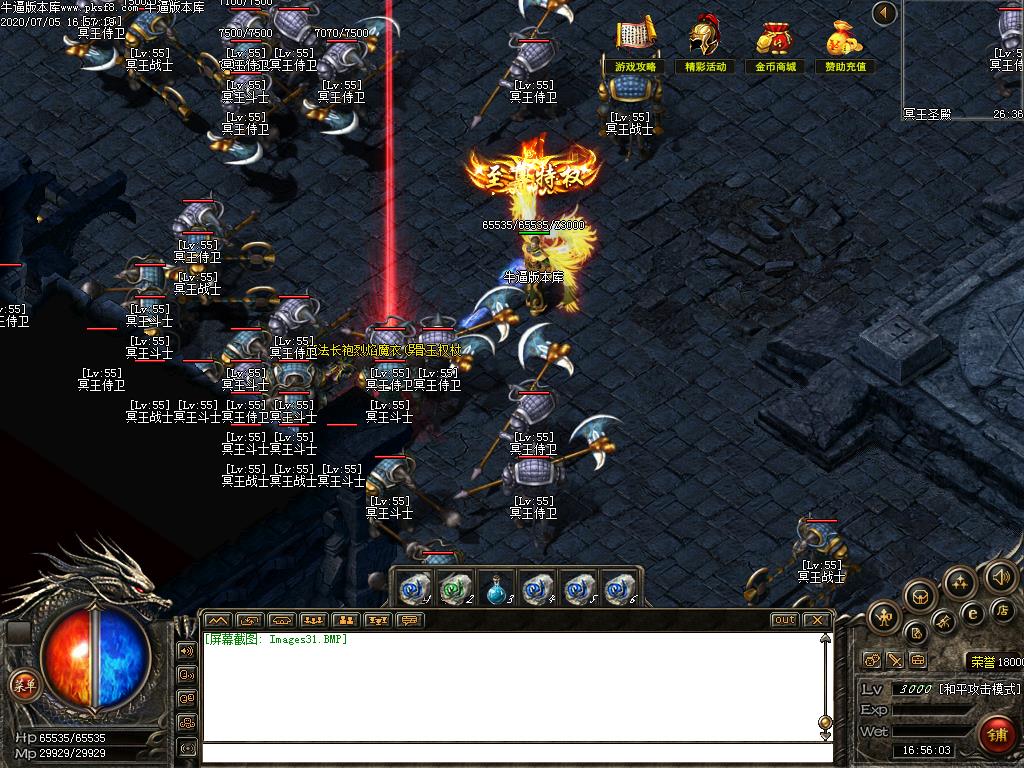Open the skills three-star round button
1024x768 pixels.
[x=960, y=581]
